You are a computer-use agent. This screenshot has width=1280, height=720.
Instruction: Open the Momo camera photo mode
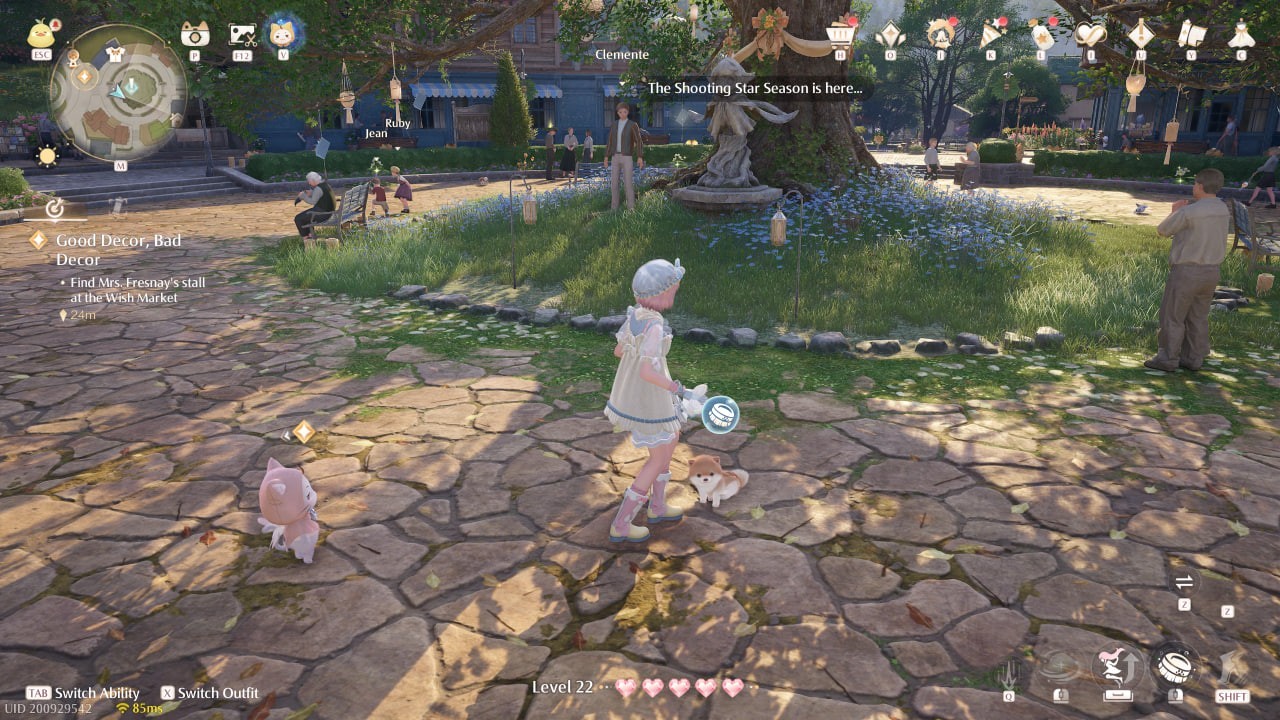195,34
